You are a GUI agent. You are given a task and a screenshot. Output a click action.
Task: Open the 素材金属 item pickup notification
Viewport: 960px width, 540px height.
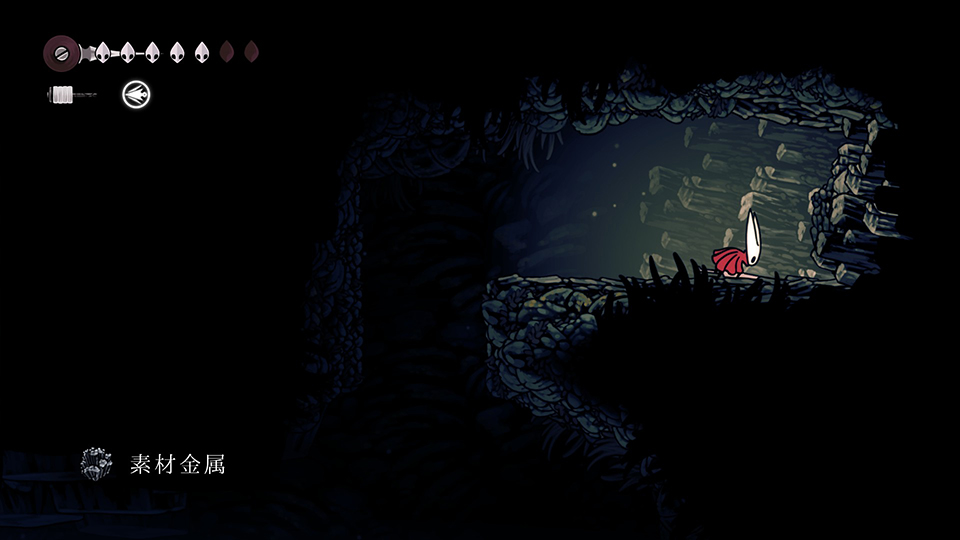point(155,464)
